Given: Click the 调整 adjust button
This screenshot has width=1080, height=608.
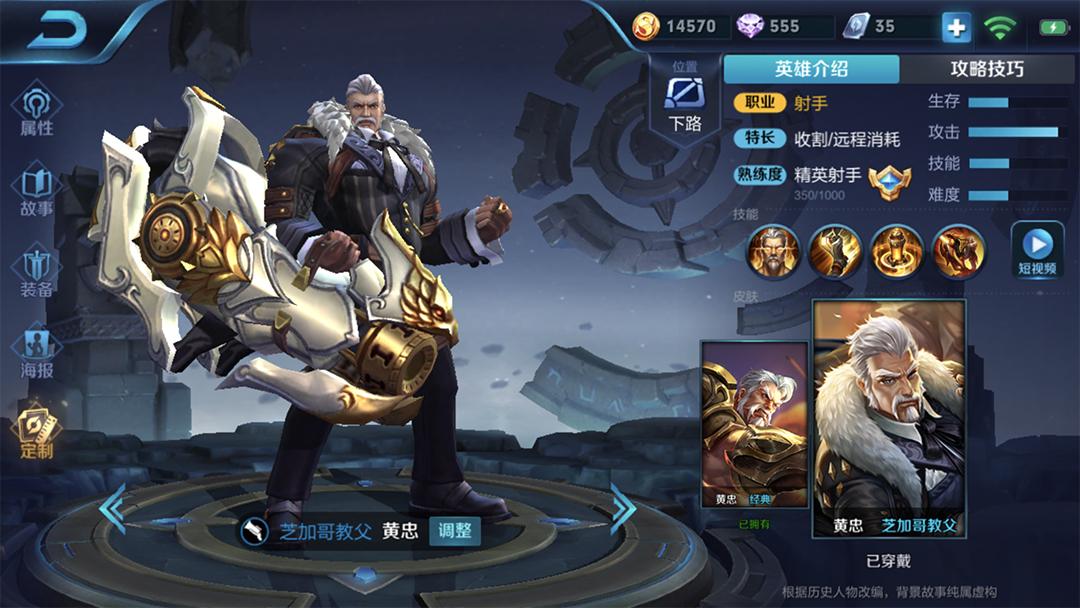Looking at the screenshot, I should [455, 531].
